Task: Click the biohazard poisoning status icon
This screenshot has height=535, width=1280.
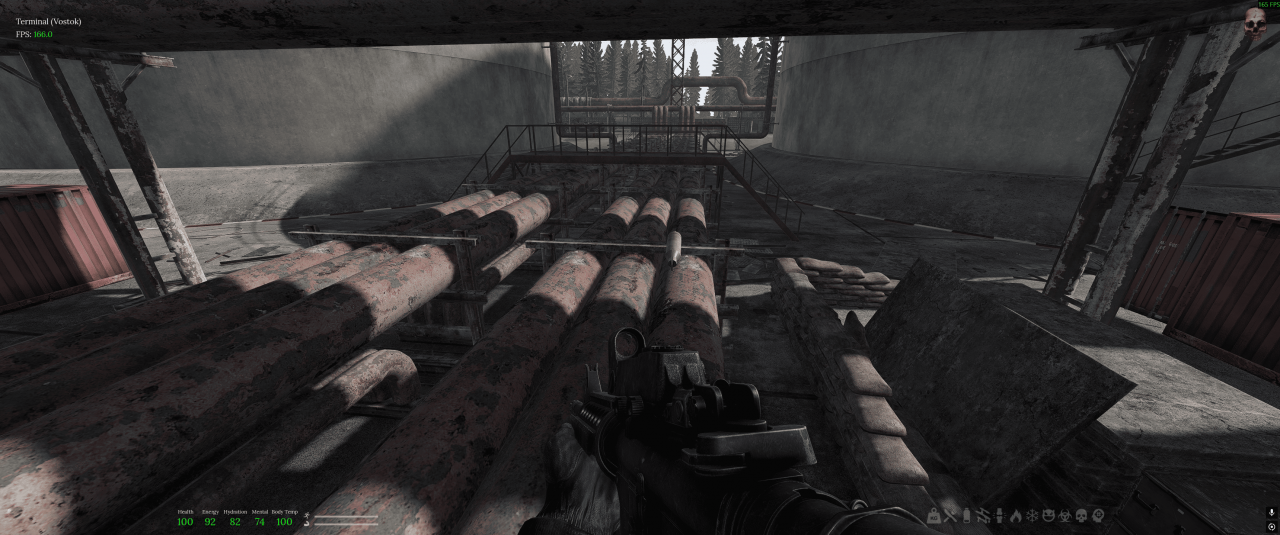Action: coord(1065,516)
